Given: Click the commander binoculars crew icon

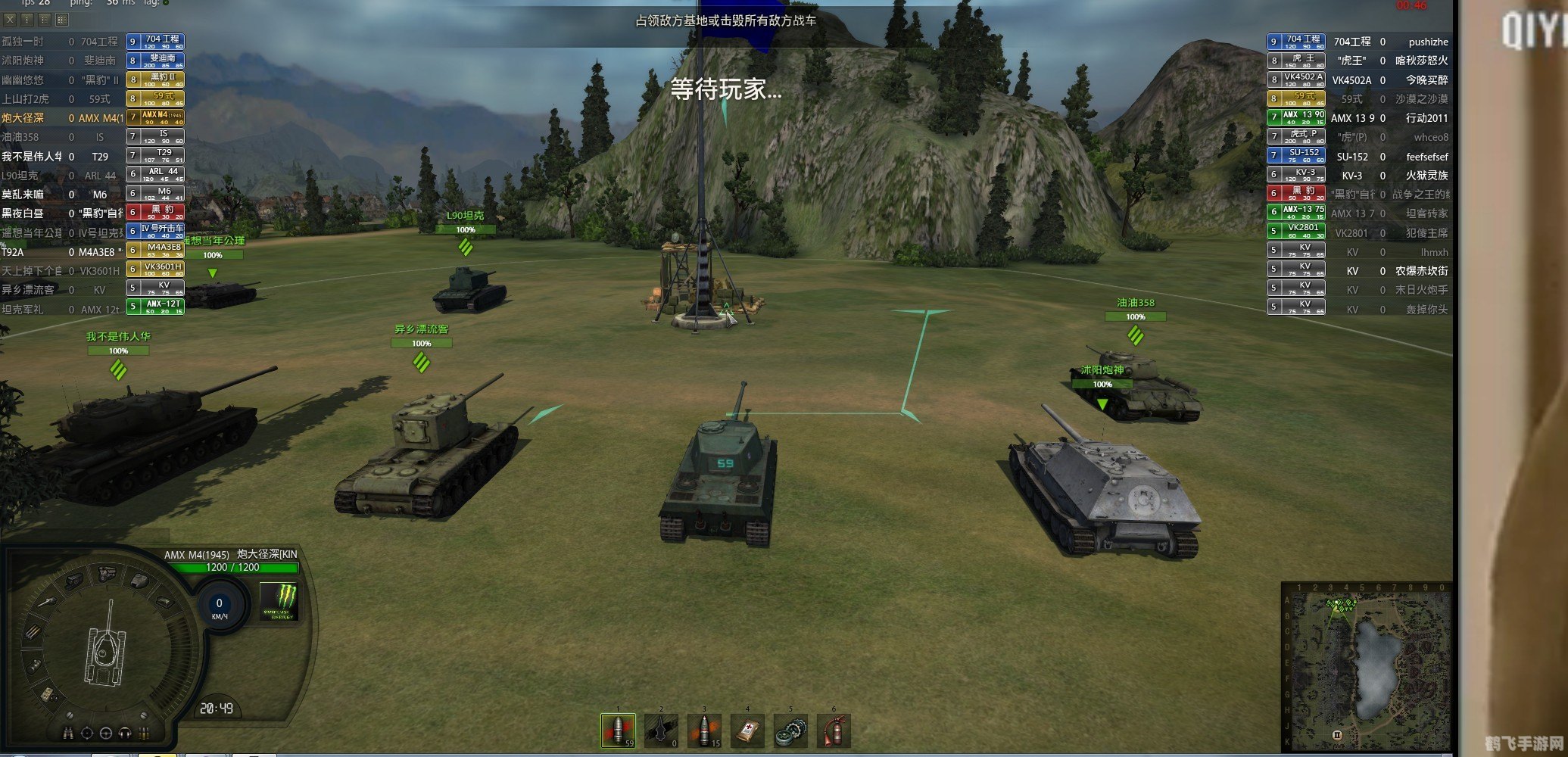Looking at the screenshot, I should [x=68, y=733].
